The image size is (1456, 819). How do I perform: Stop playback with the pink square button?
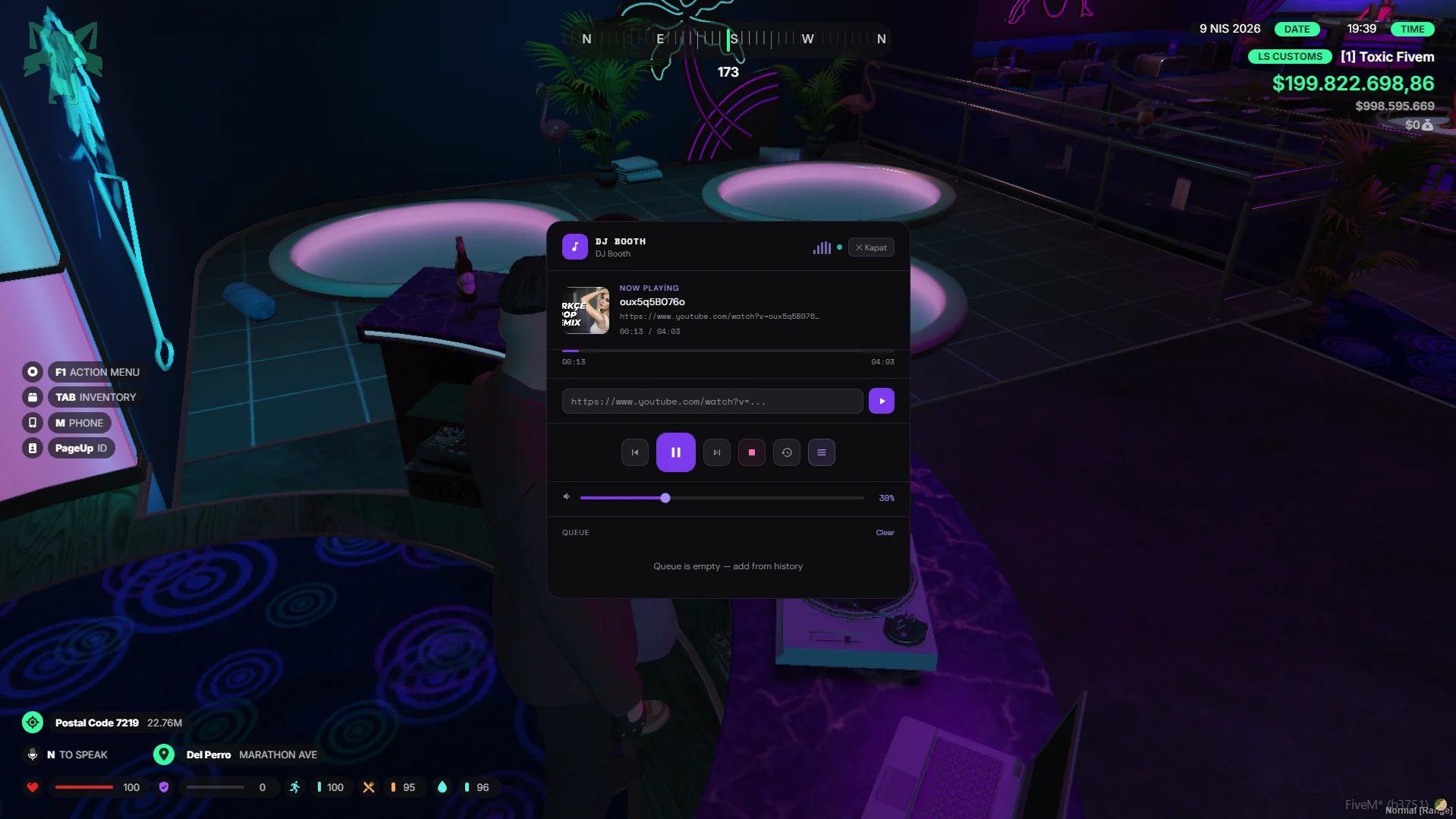pyautogui.click(x=752, y=452)
